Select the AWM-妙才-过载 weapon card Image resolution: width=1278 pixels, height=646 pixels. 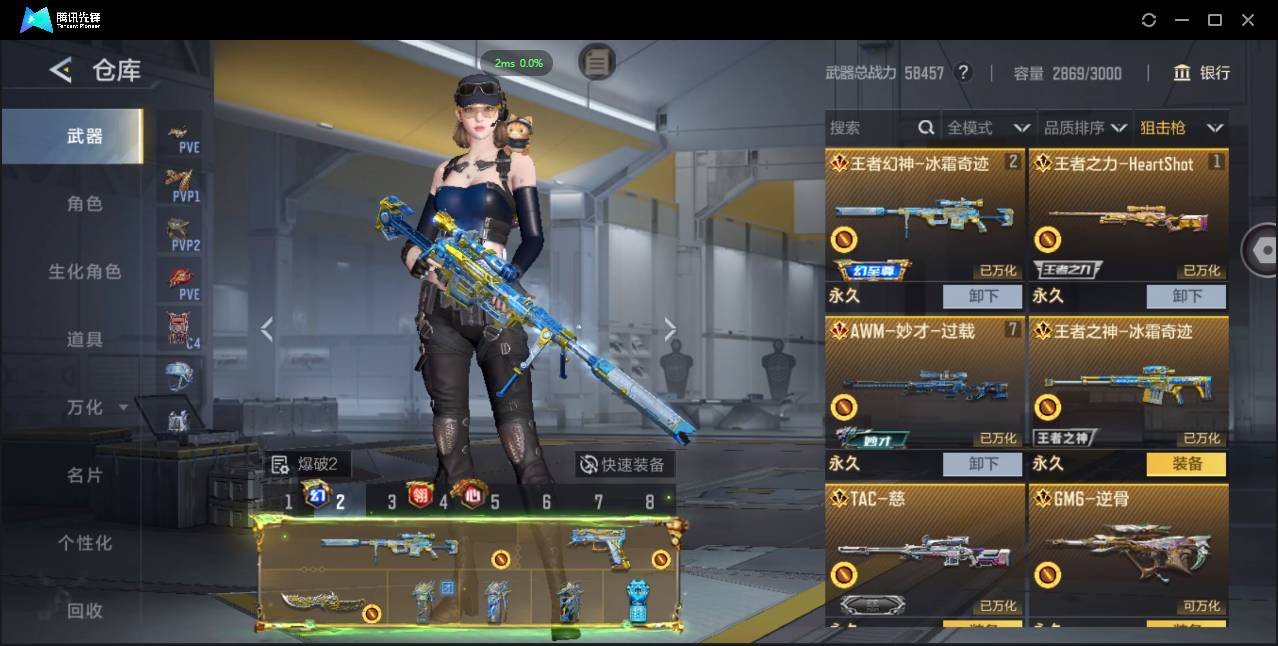pos(925,385)
